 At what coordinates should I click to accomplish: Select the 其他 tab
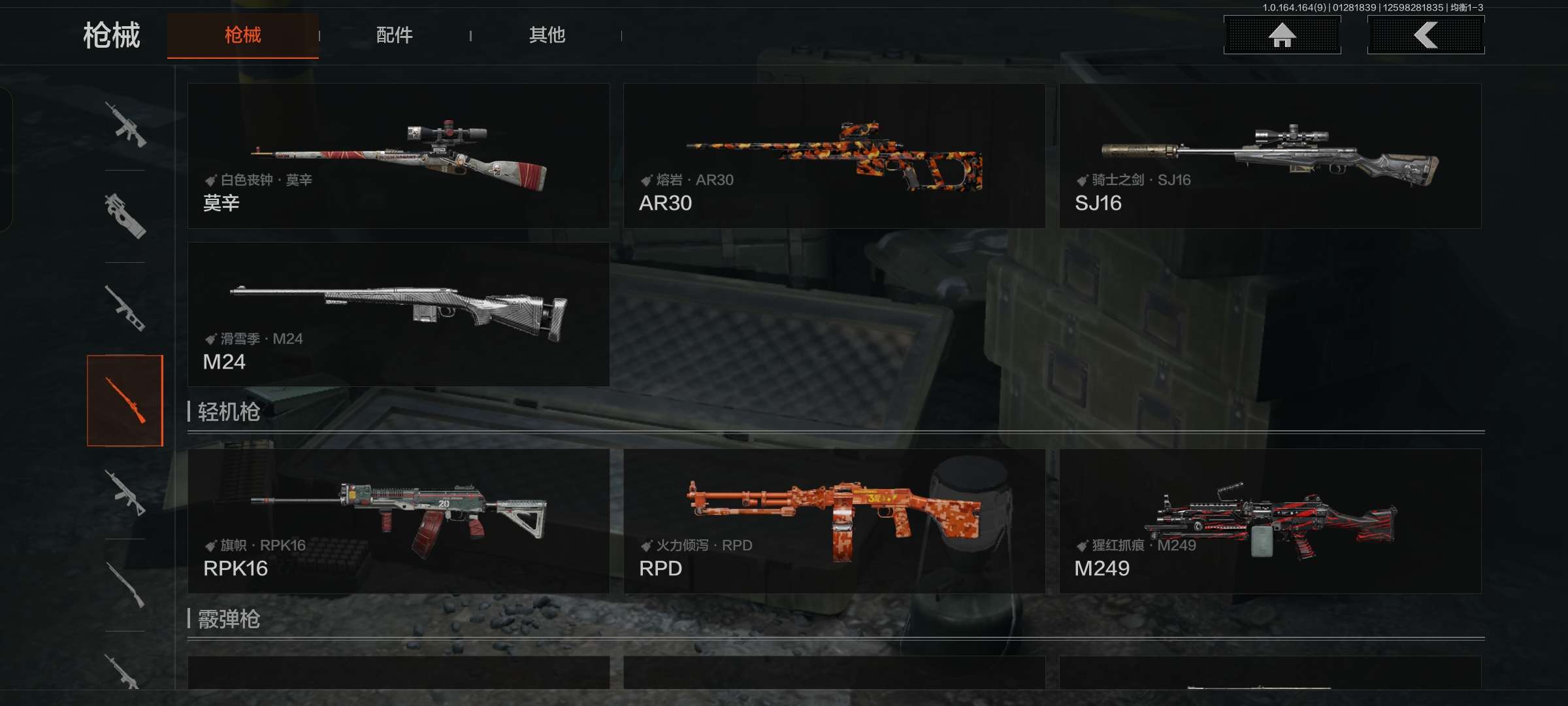pyautogui.click(x=547, y=35)
